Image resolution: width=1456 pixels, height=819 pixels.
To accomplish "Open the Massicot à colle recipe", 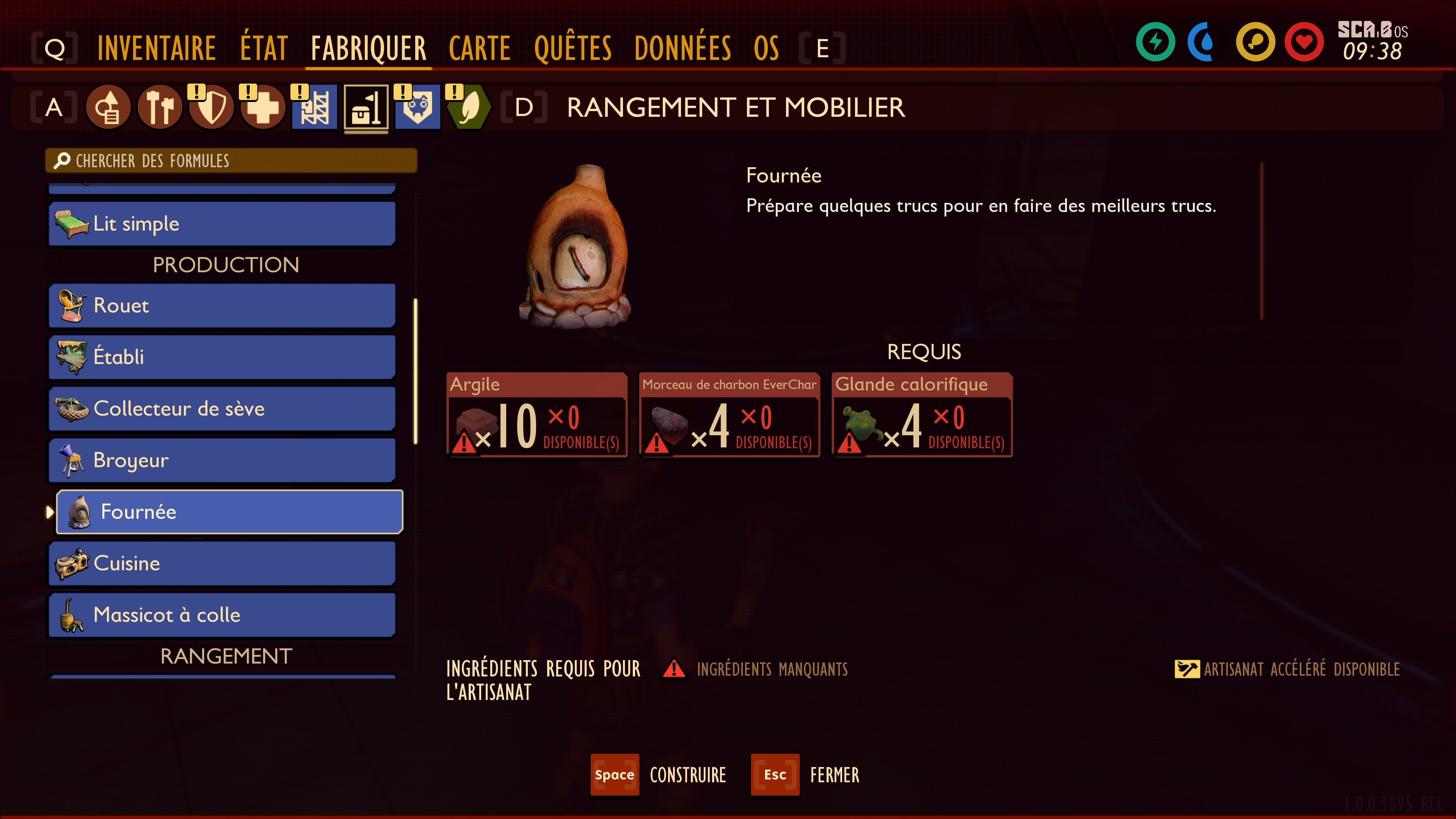I will click(221, 615).
